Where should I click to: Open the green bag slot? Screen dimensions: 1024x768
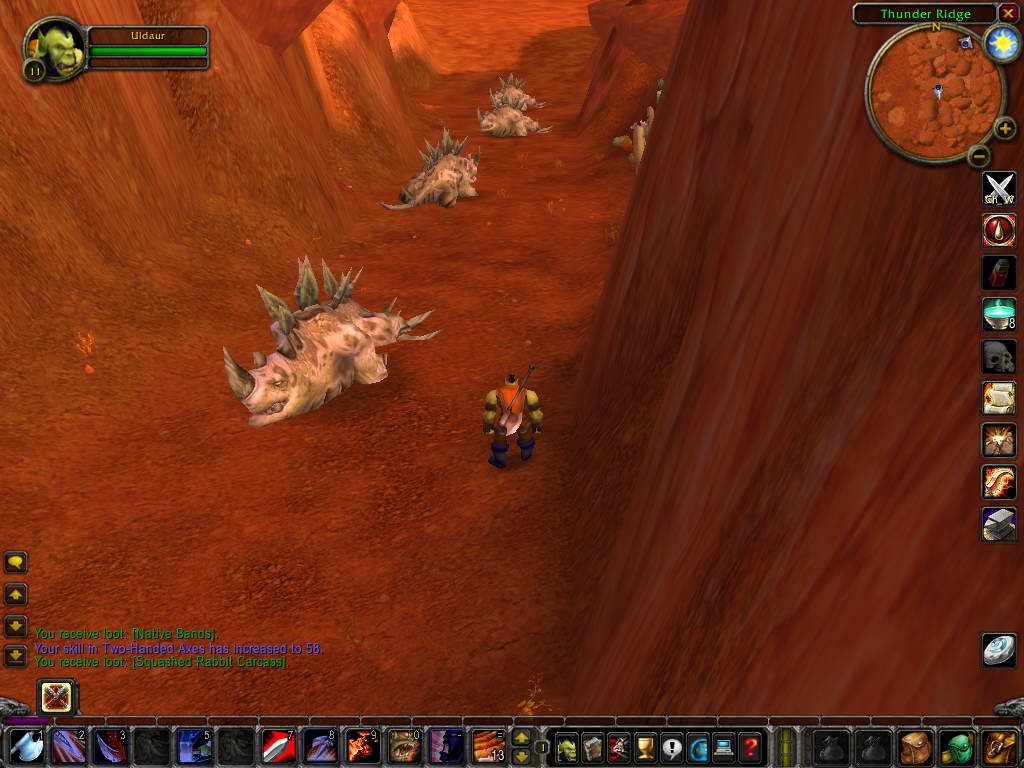pos(957,746)
